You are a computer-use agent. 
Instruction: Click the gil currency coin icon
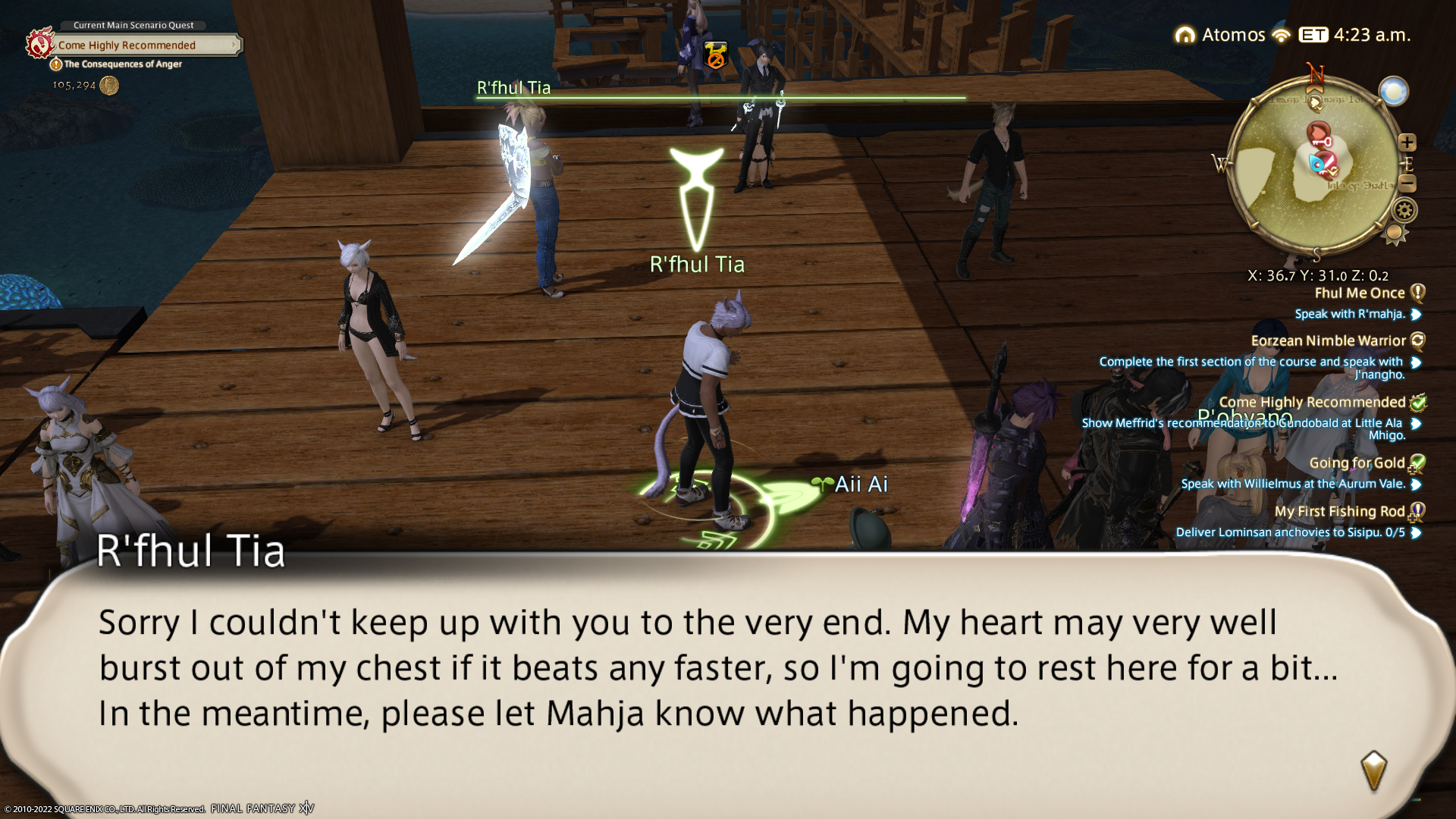coord(109,86)
